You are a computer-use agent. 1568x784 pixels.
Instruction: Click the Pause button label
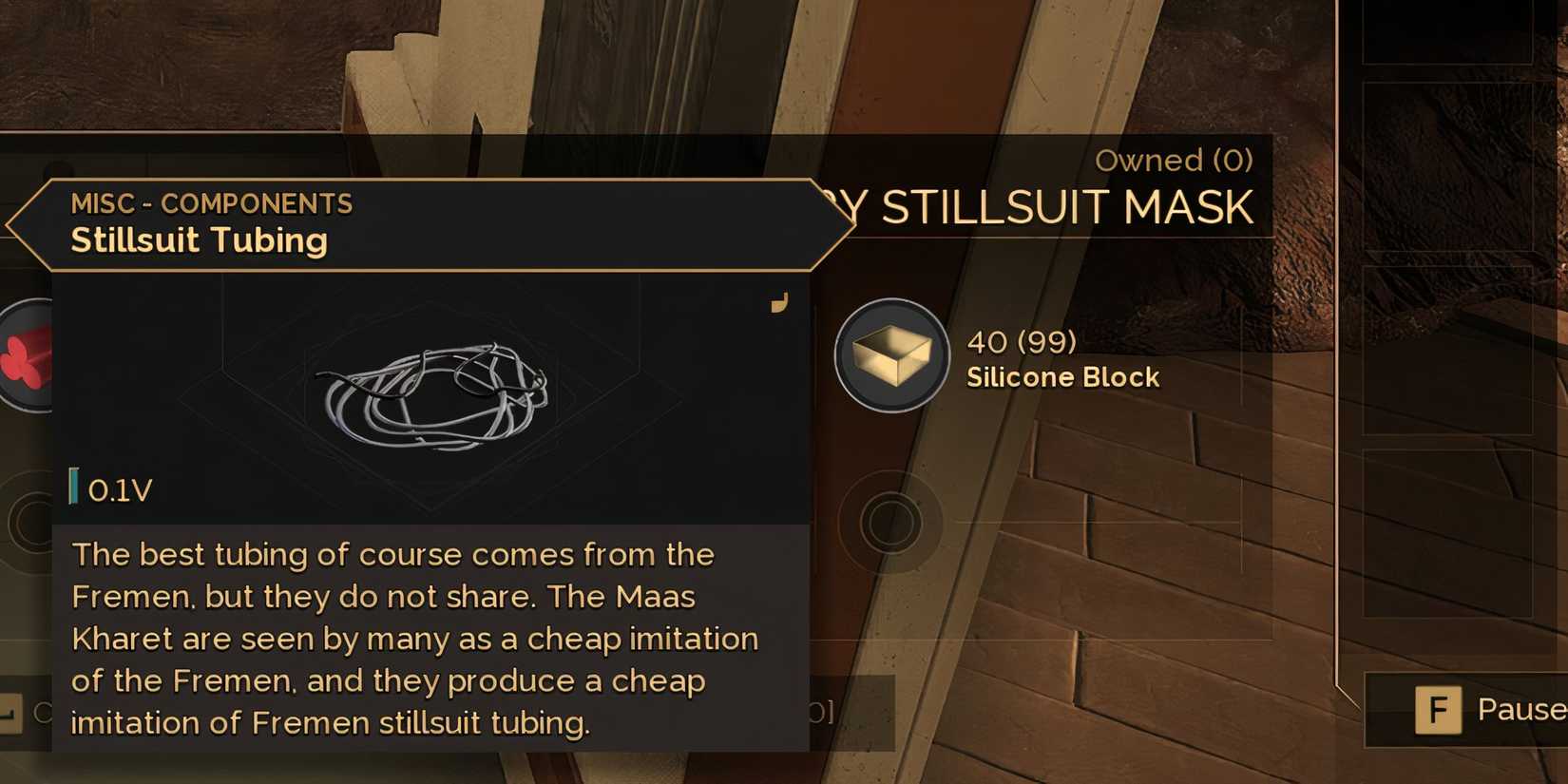1520,709
